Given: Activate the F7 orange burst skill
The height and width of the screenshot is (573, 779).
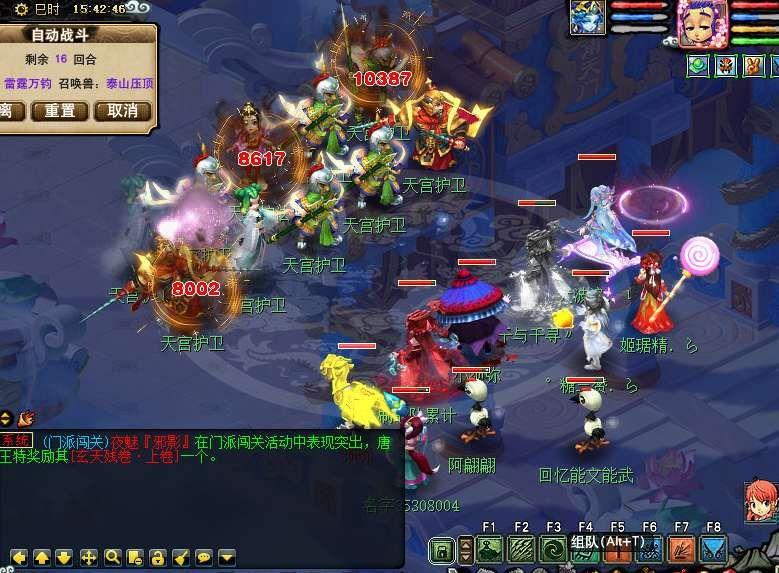Looking at the screenshot, I should (x=681, y=548).
